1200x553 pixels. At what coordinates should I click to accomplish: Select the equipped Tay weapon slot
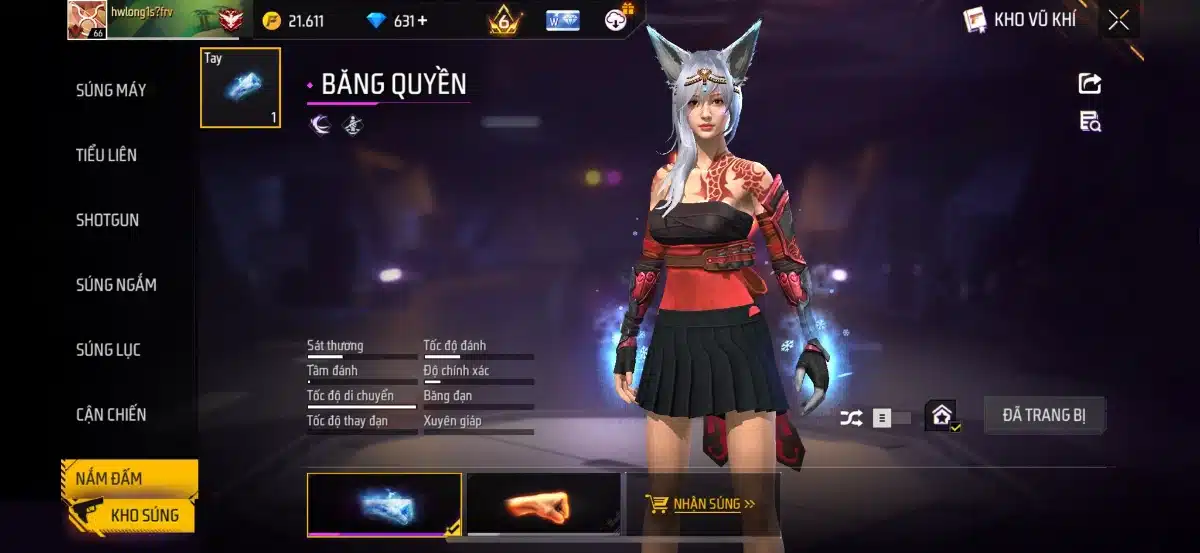tap(240, 88)
